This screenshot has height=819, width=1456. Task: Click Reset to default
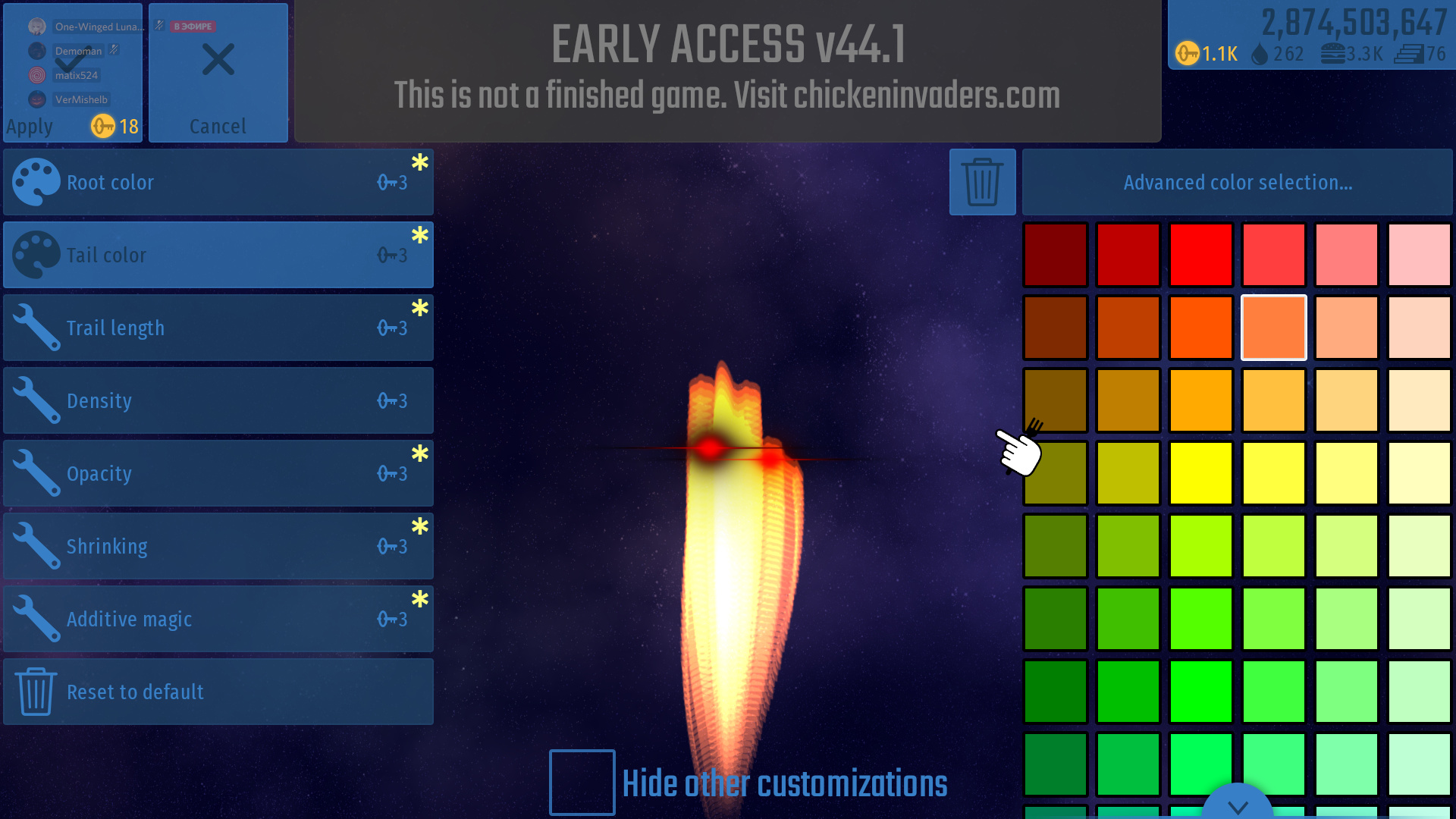218,692
